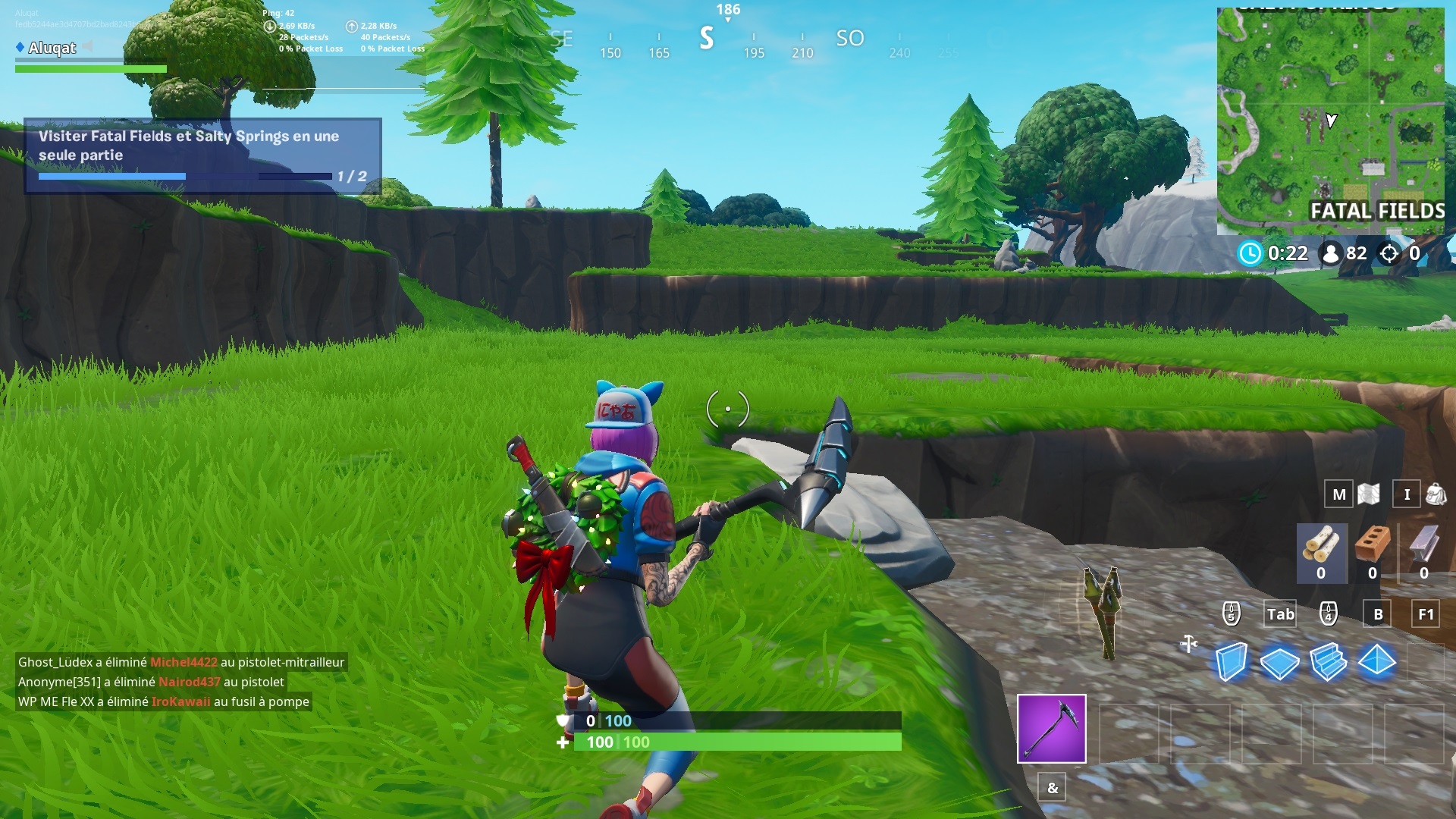Click the brick material icon
1456x819 pixels.
[1373, 543]
